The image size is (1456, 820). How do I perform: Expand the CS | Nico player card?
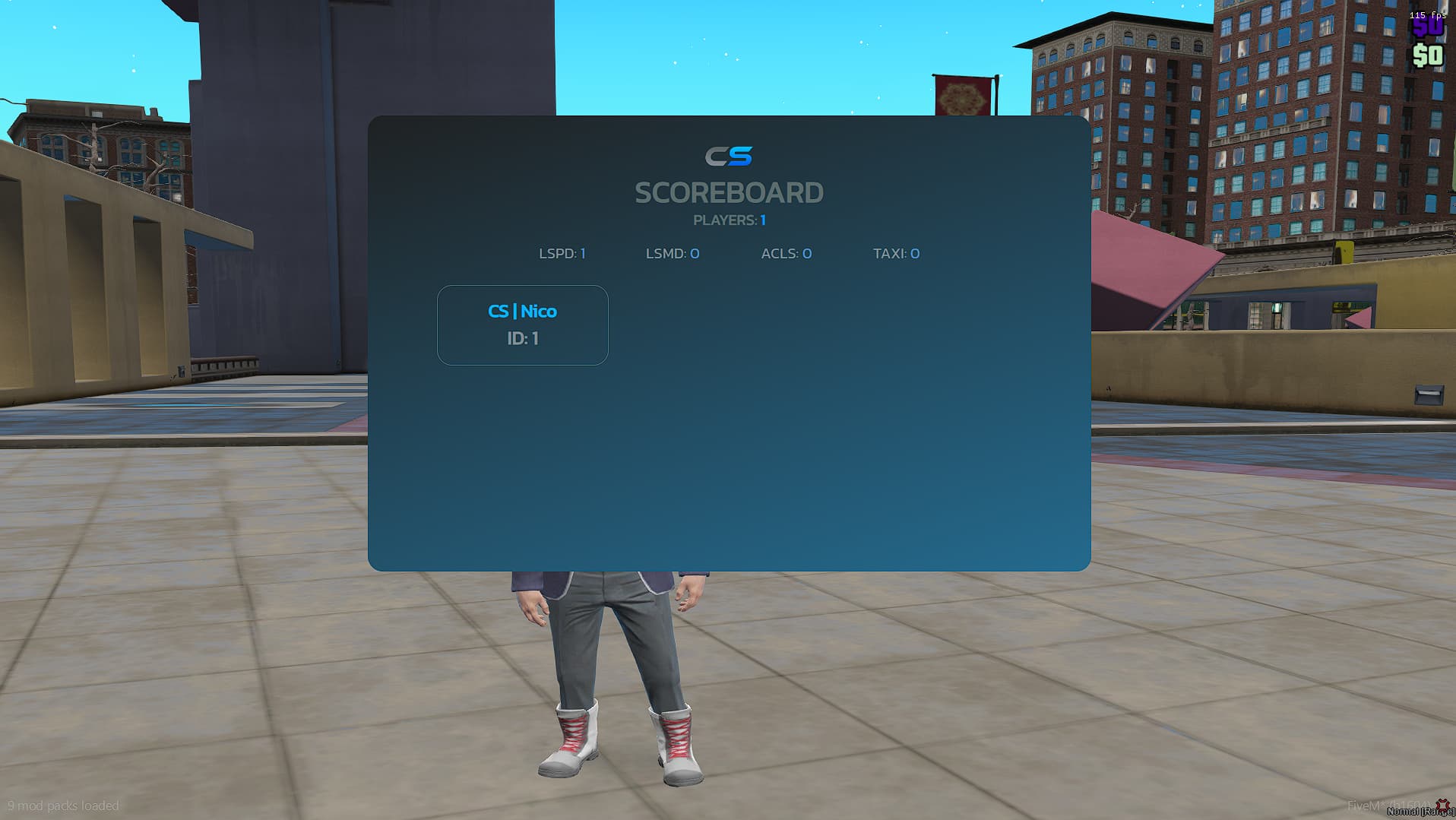(521, 325)
